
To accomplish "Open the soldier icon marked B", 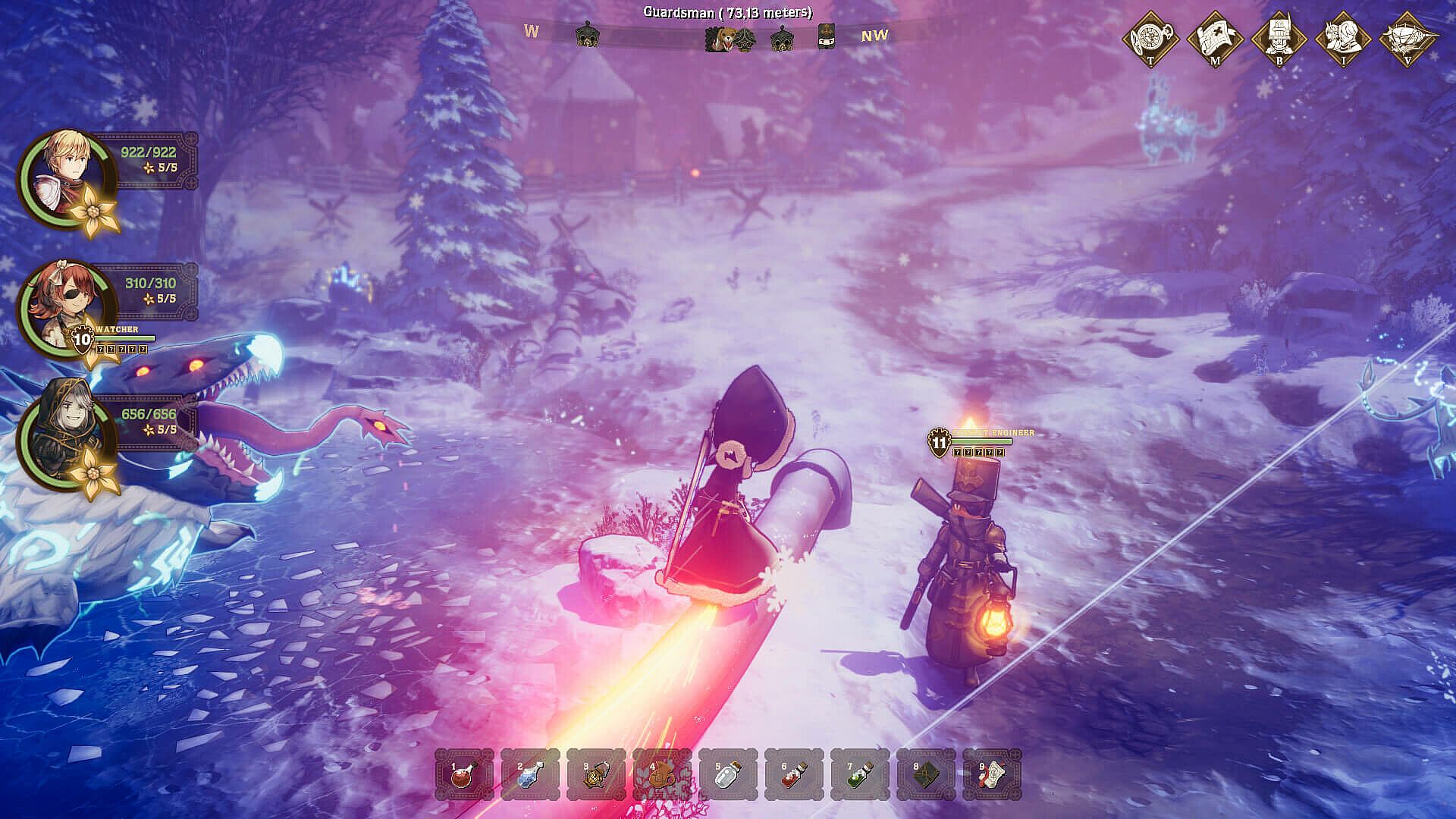I will tap(1279, 38).
